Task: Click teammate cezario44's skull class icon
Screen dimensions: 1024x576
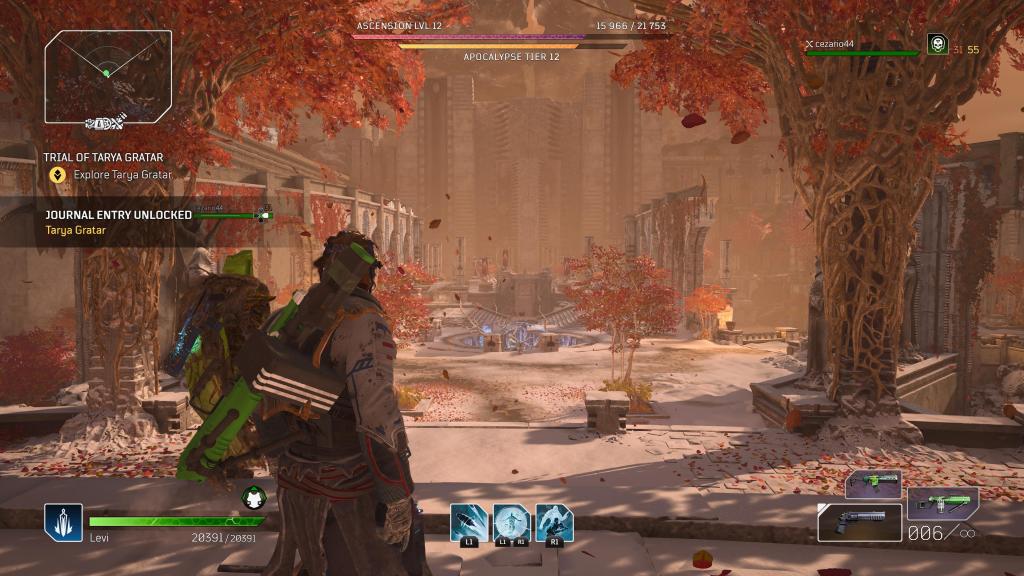Action: click(937, 45)
